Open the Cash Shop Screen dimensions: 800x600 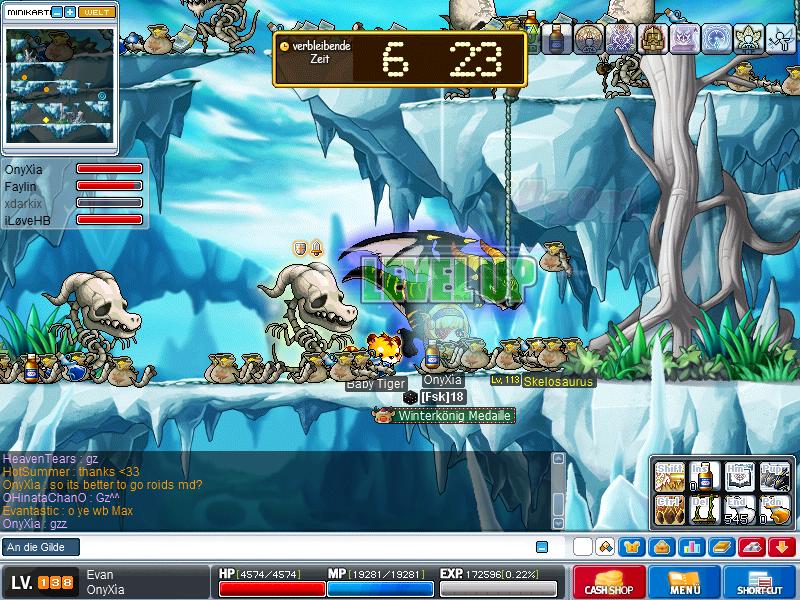609,582
